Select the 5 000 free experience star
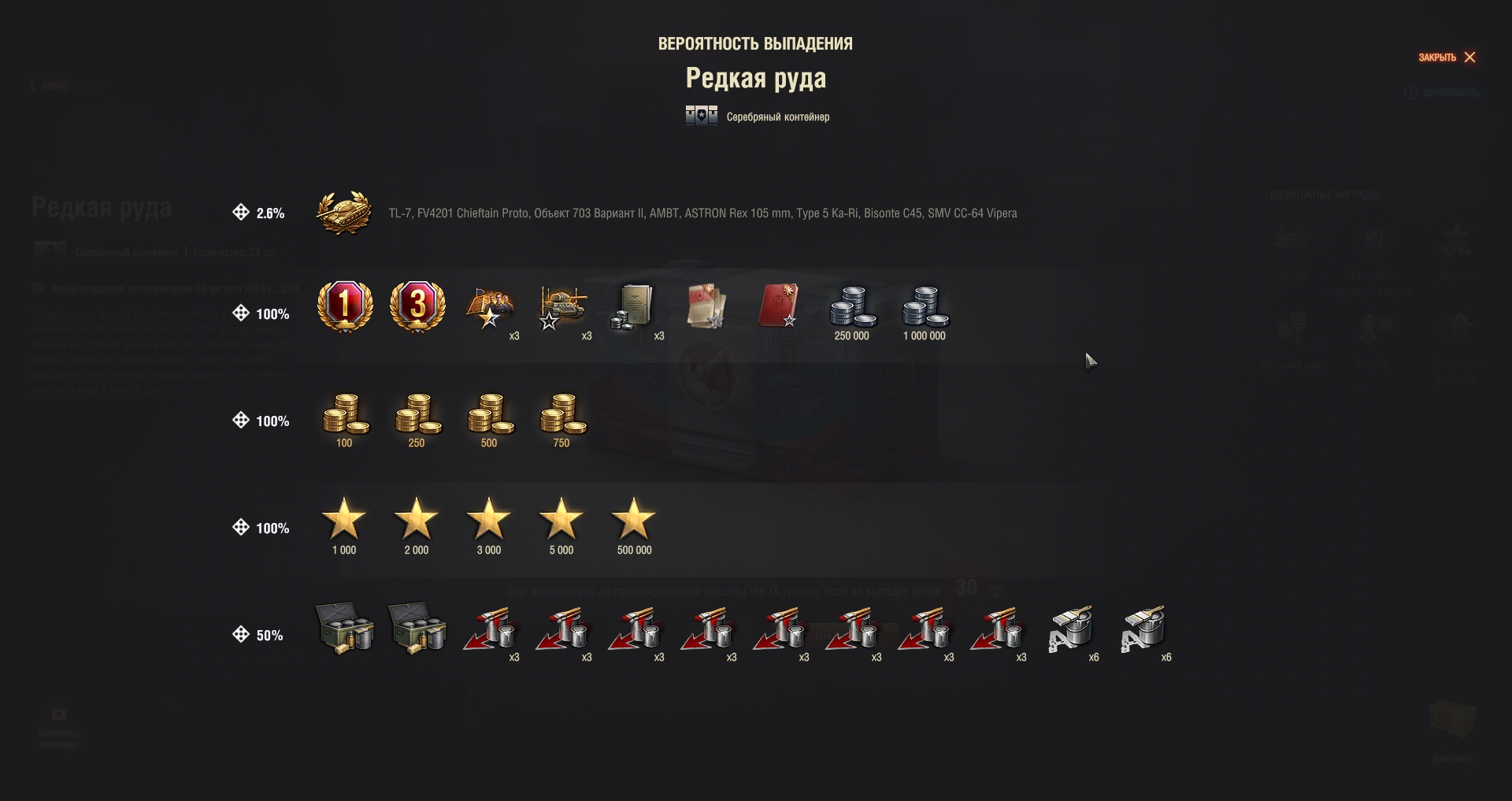This screenshot has width=1512, height=801. 561,520
